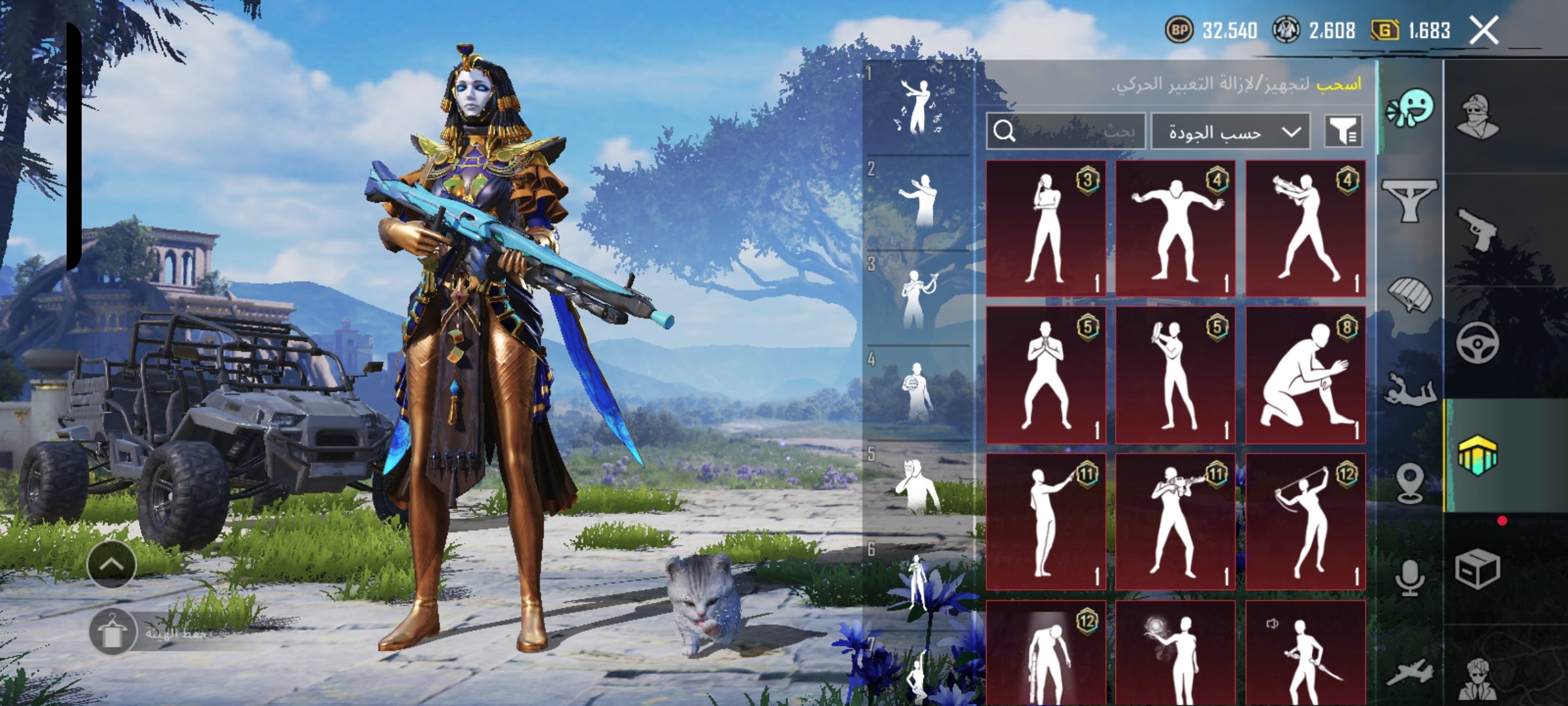Open the crate box category
Screen dimensions: 1568x706
coord(1478,570)
